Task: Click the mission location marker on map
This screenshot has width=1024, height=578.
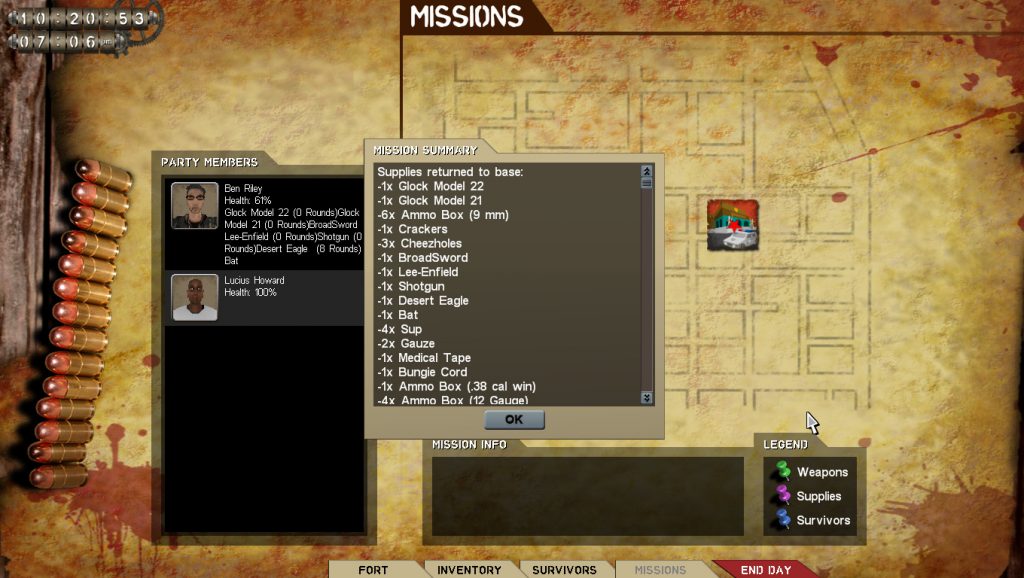Action: pyautogui.click(x=733, y=224)
